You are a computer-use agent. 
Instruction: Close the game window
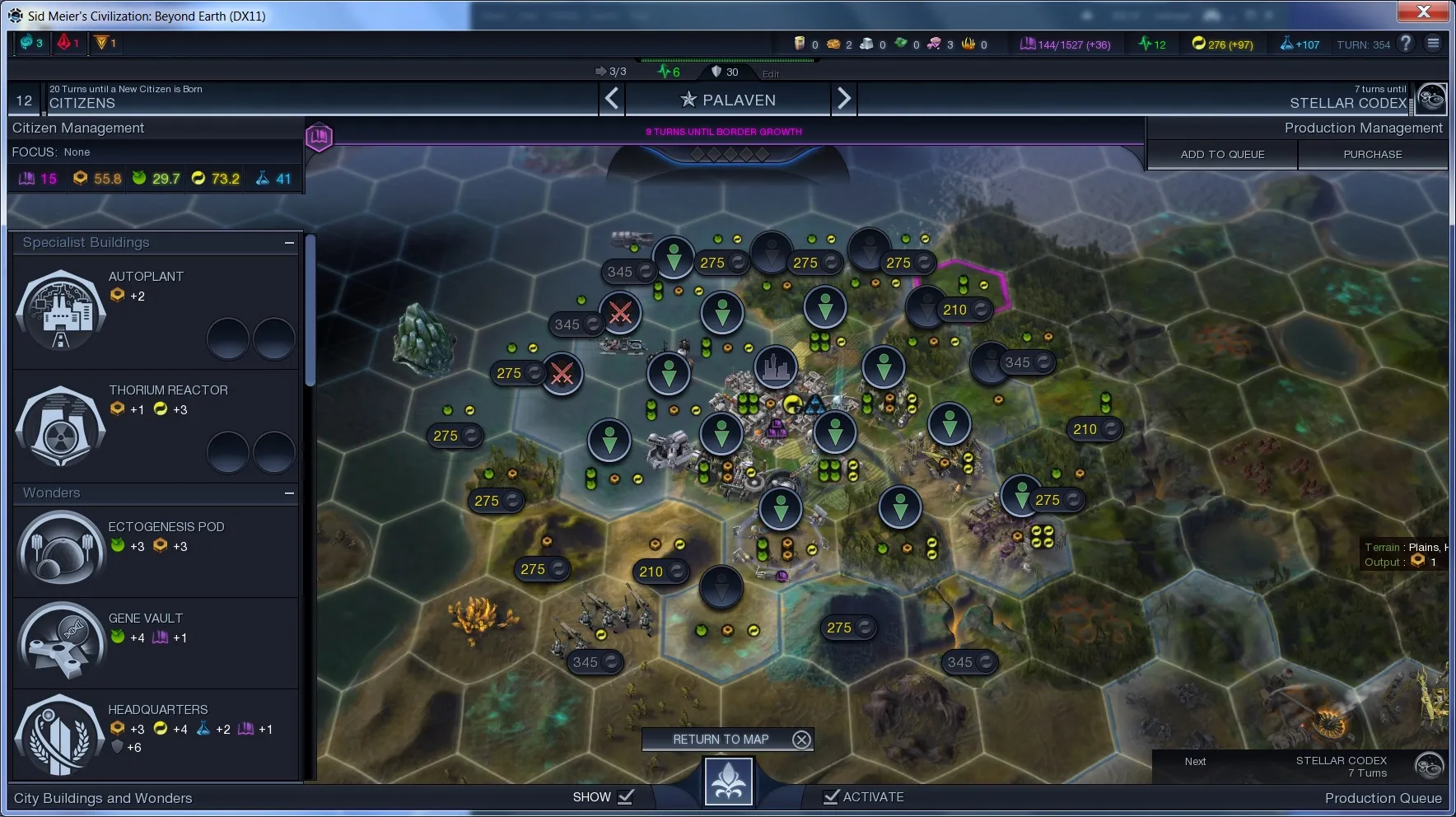(x=1423, y=12)
